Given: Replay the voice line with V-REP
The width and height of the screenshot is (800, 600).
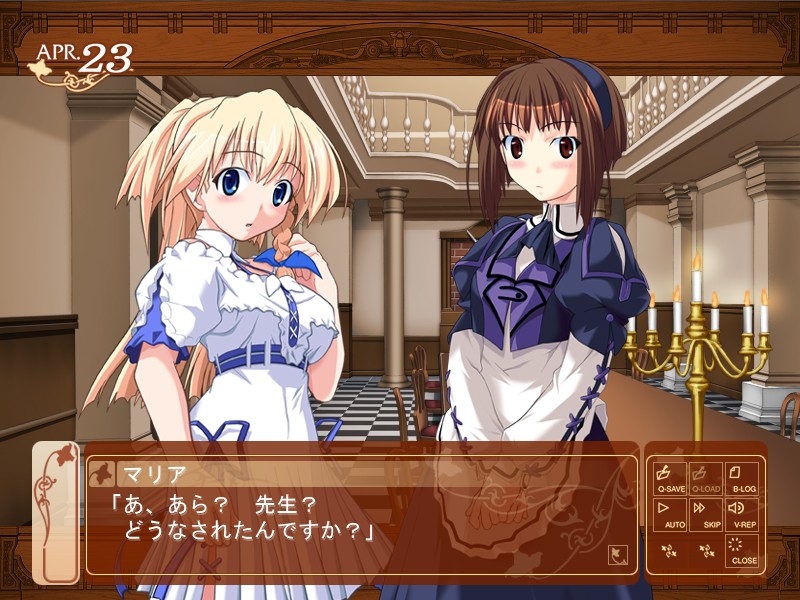Looking at the screenshot, I should click(x=744, y=514).
